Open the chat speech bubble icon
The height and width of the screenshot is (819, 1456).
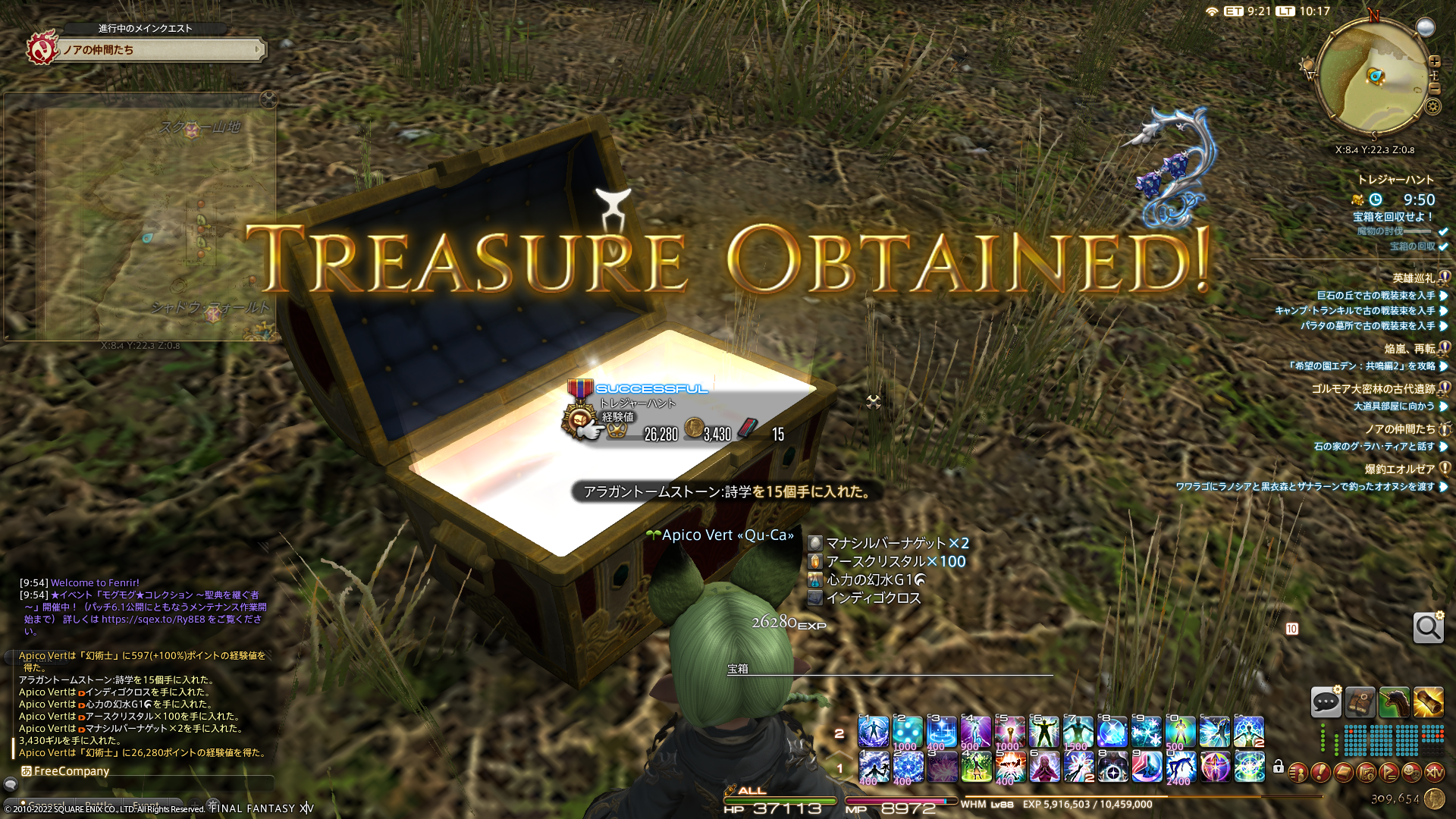point(1326,702)
